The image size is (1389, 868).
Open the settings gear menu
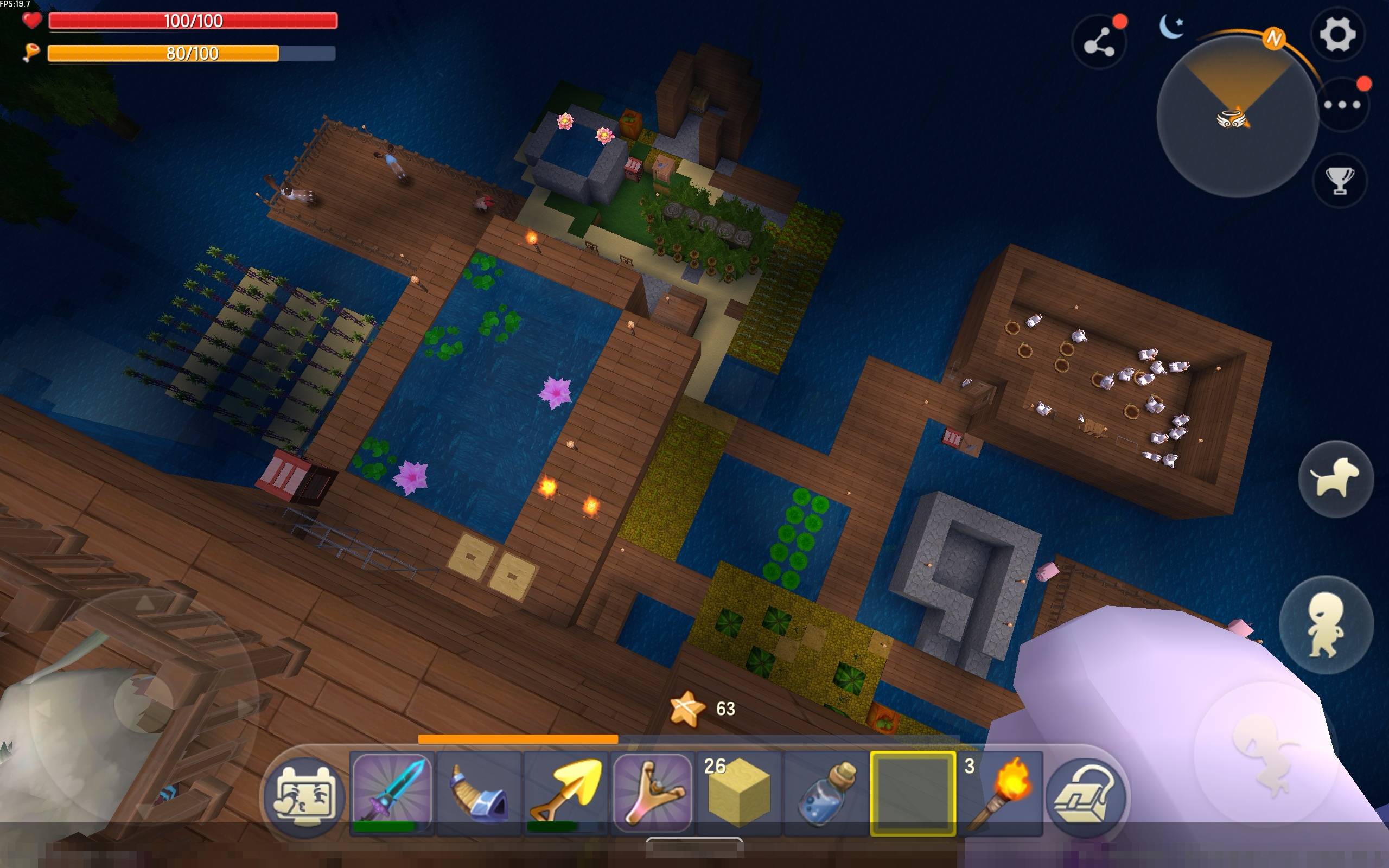click(x=1338, y=34)
